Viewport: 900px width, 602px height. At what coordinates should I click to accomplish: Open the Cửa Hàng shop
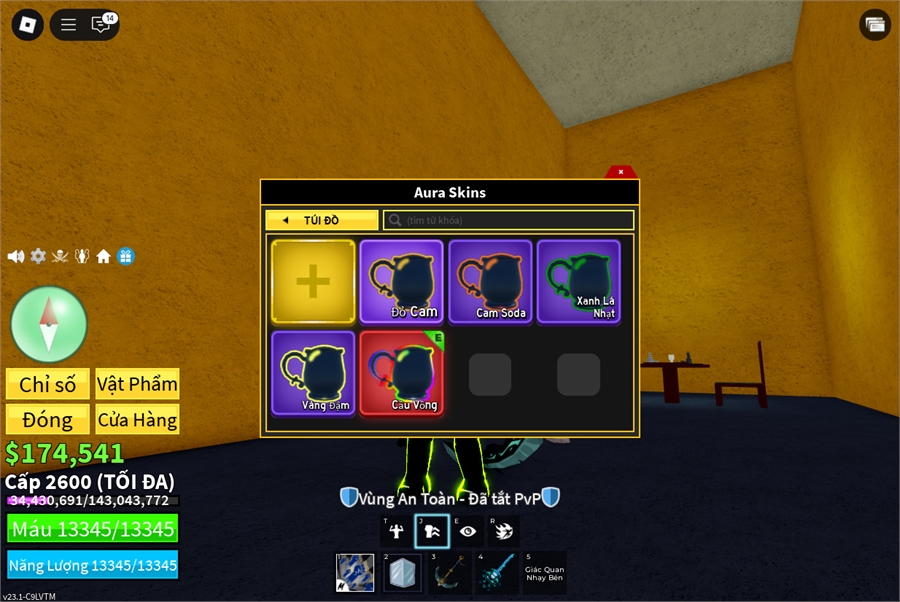pos(137,419)
